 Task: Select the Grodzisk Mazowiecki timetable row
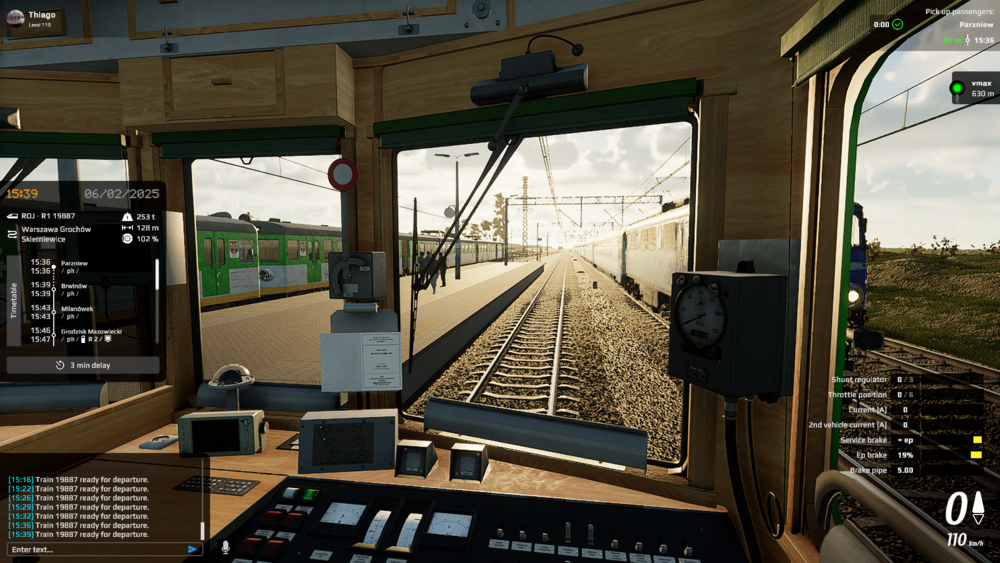90,335
